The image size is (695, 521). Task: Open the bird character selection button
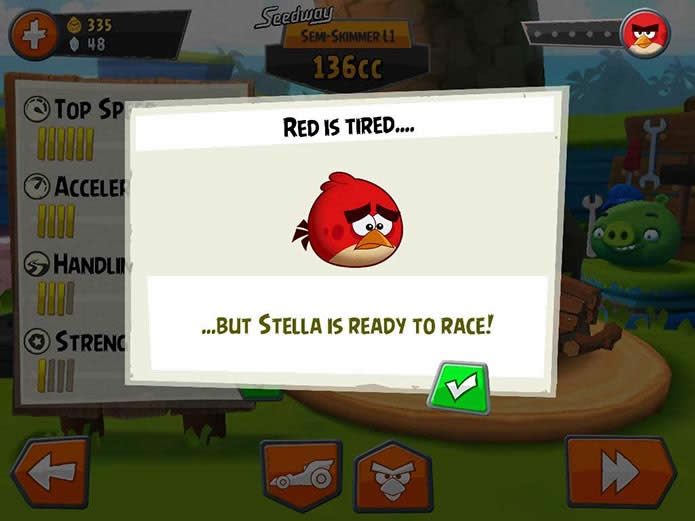click(x=393, y=476)
